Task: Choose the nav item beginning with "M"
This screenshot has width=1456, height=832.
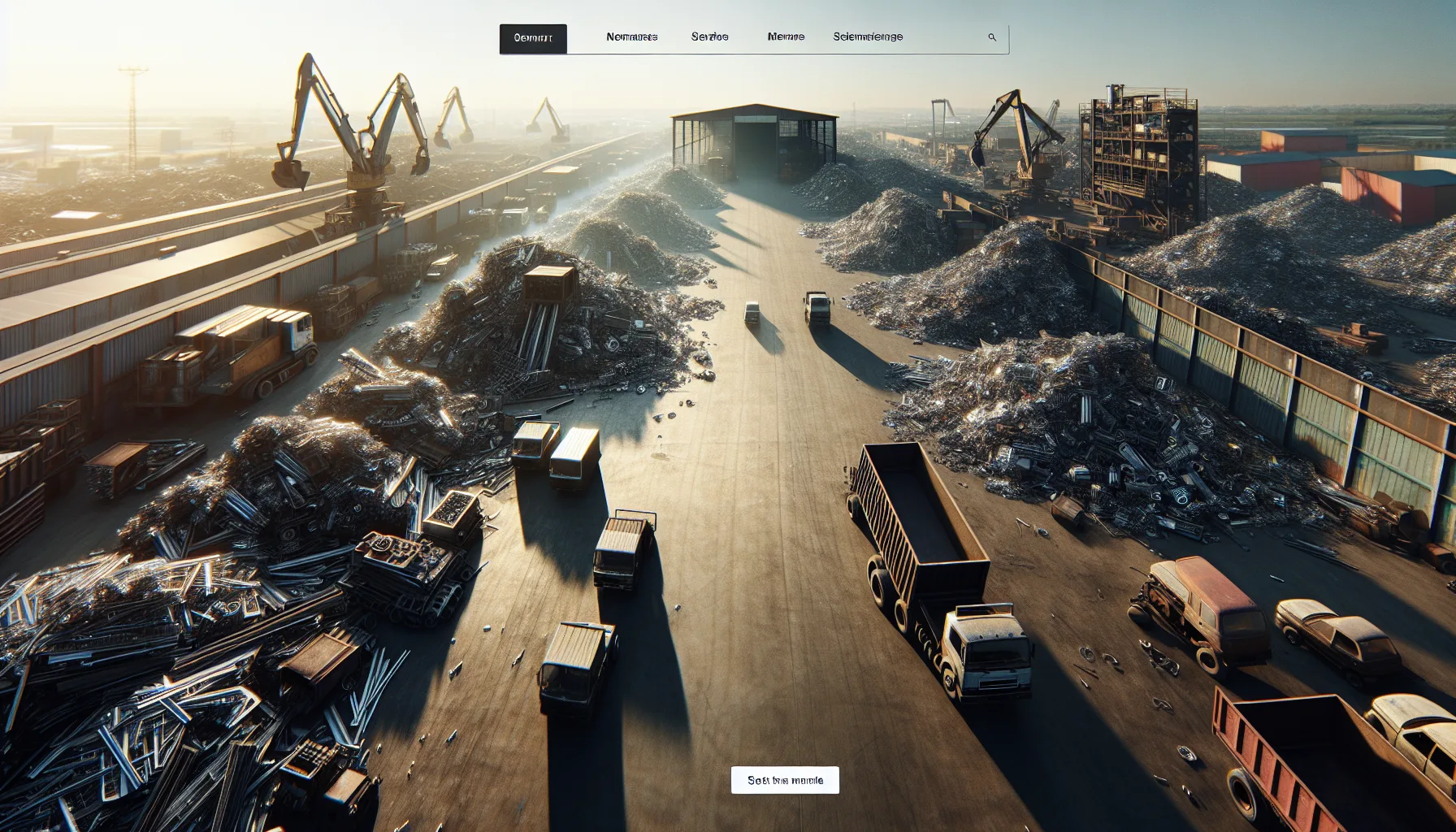Action: (x=786, y=37)
